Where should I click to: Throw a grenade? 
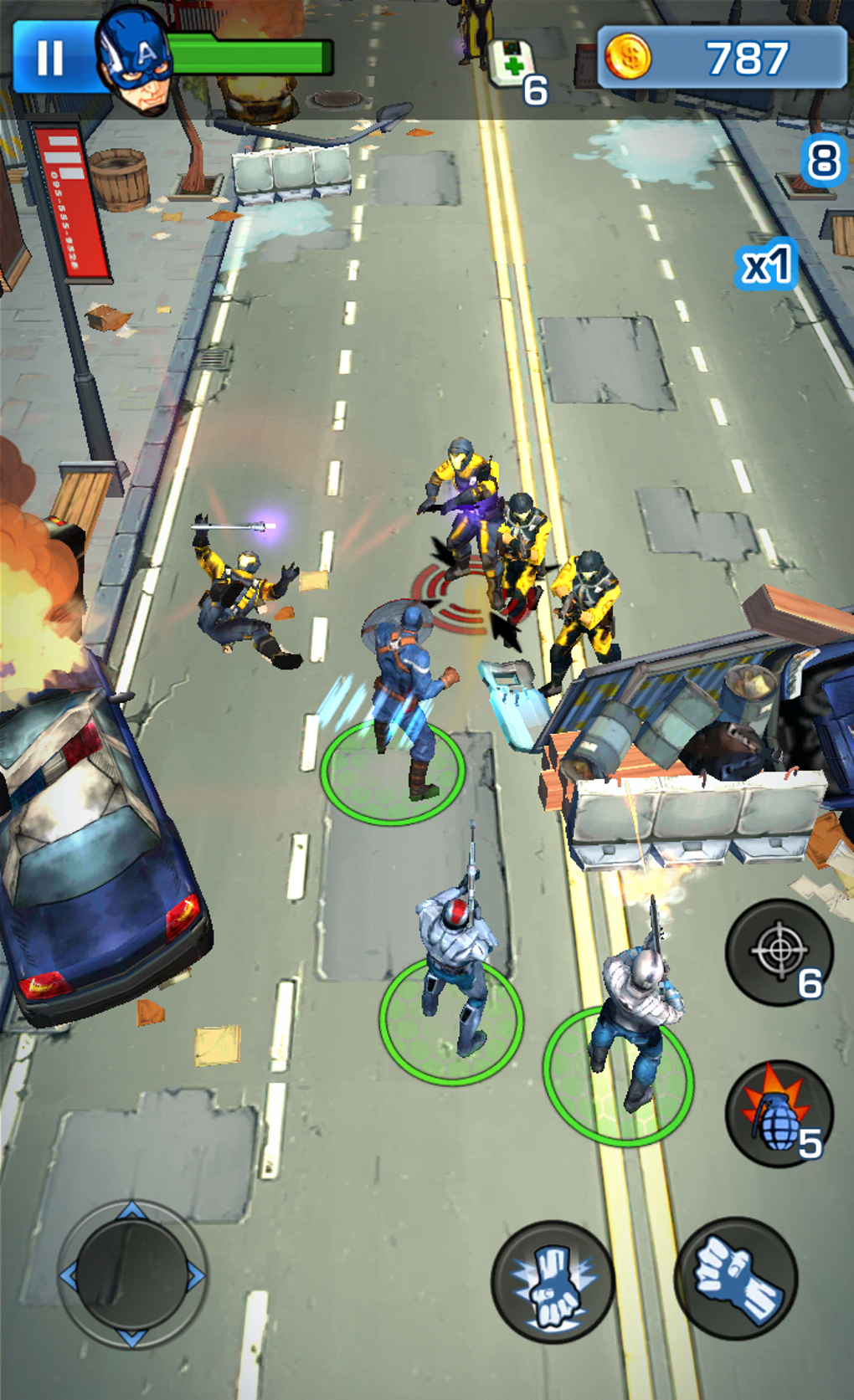[x=779, y=1114]
